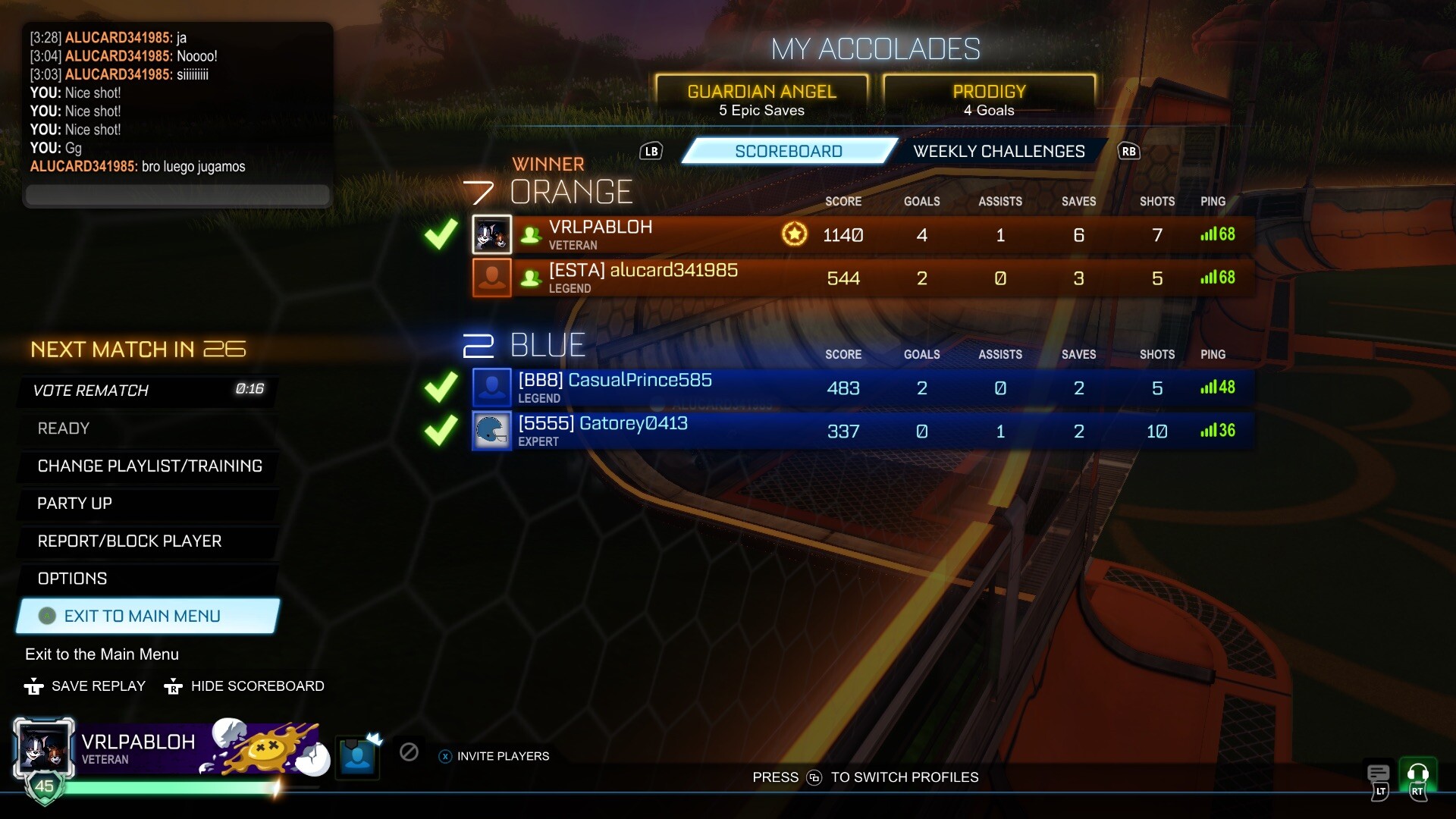Viewport: 1456px width, 819px height.
Task: Click Gatorey0413's football helmet avatar
Action: pyautogui.click(x=492, y=431)
